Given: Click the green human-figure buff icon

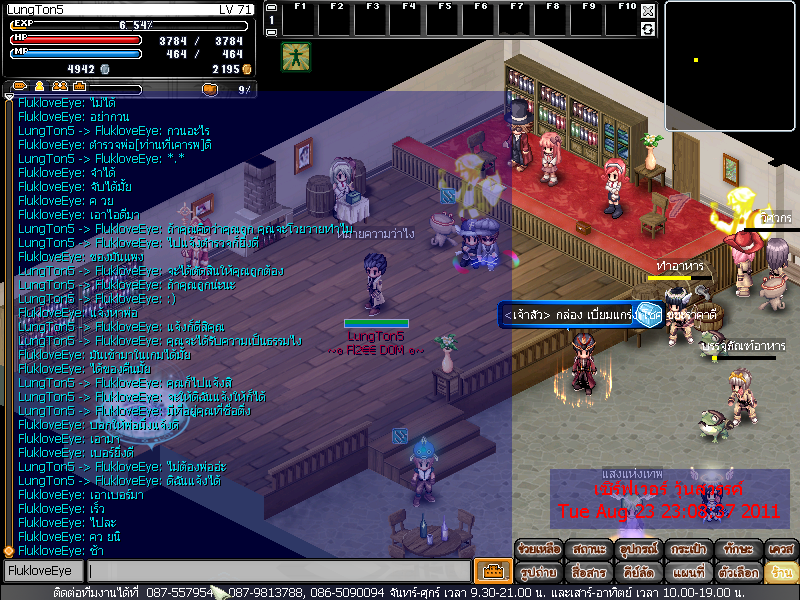Looking at the screenshot, I should tap(295, 56).
